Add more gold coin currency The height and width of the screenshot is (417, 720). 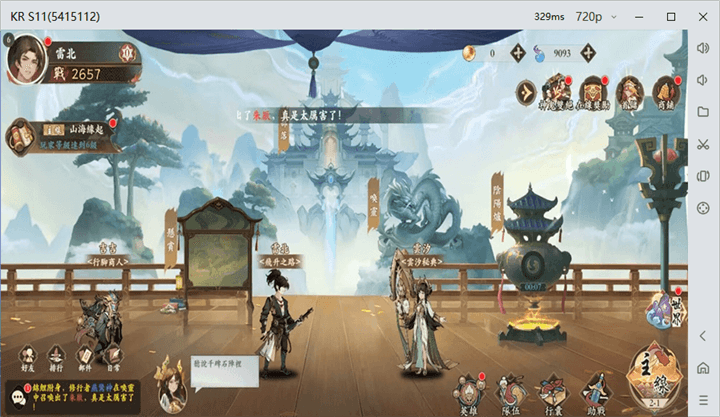[518, 53]
